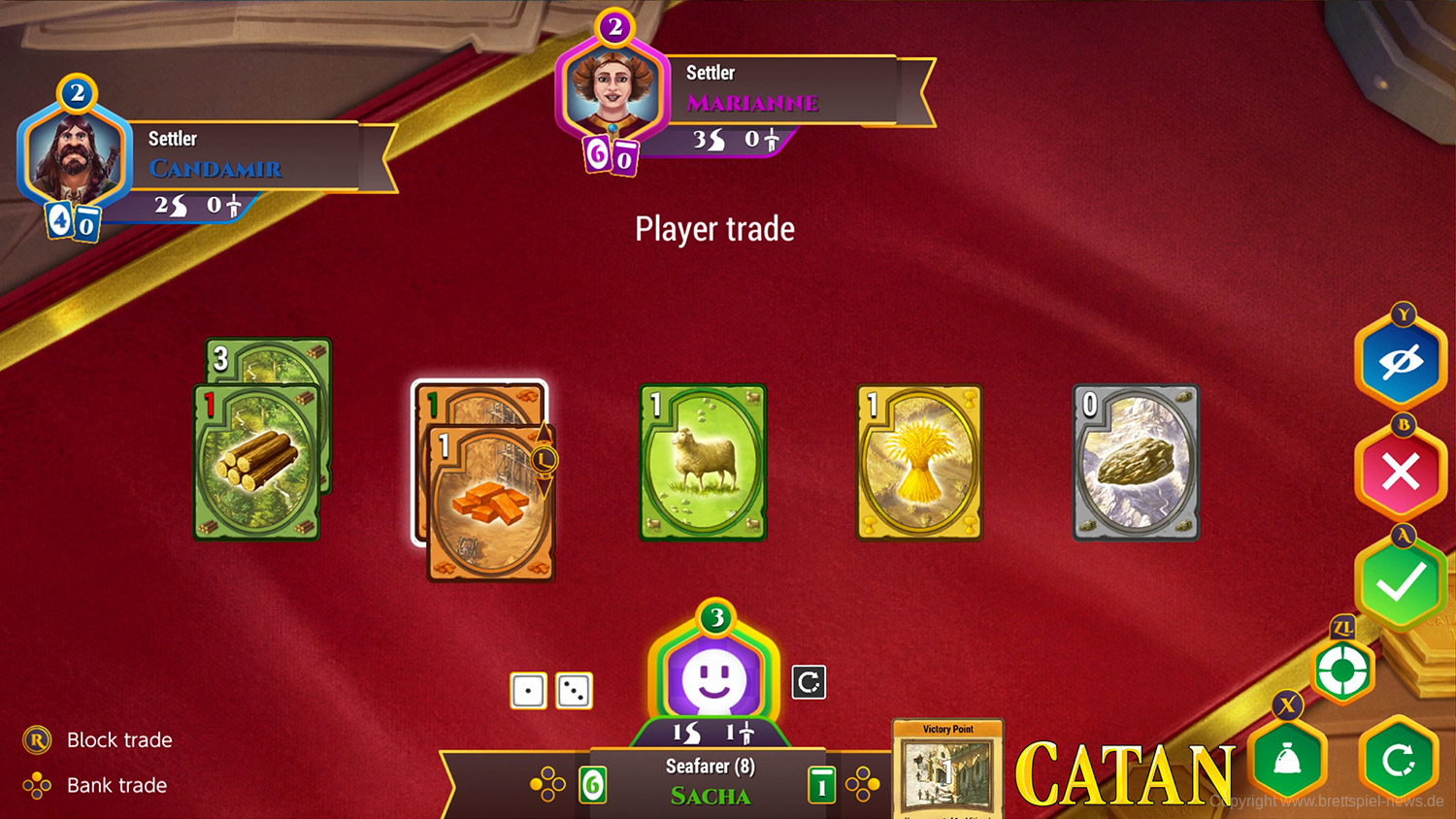Choose the Block trade option
Screen dimensions: 1456x819
pos(118,740)
